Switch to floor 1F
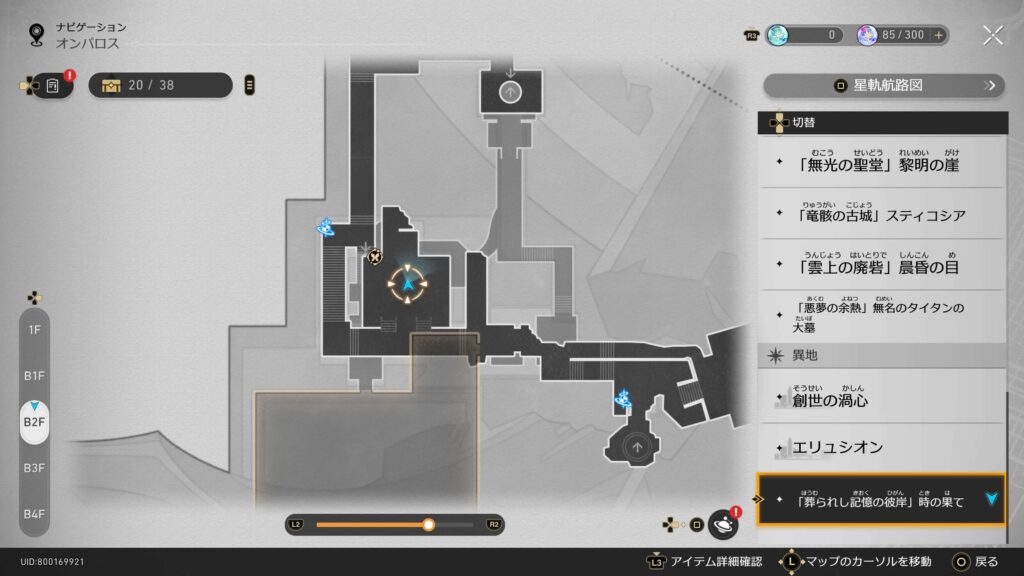Image resolution: width=1024 pixels, height=576 pixels. [34, 329]
